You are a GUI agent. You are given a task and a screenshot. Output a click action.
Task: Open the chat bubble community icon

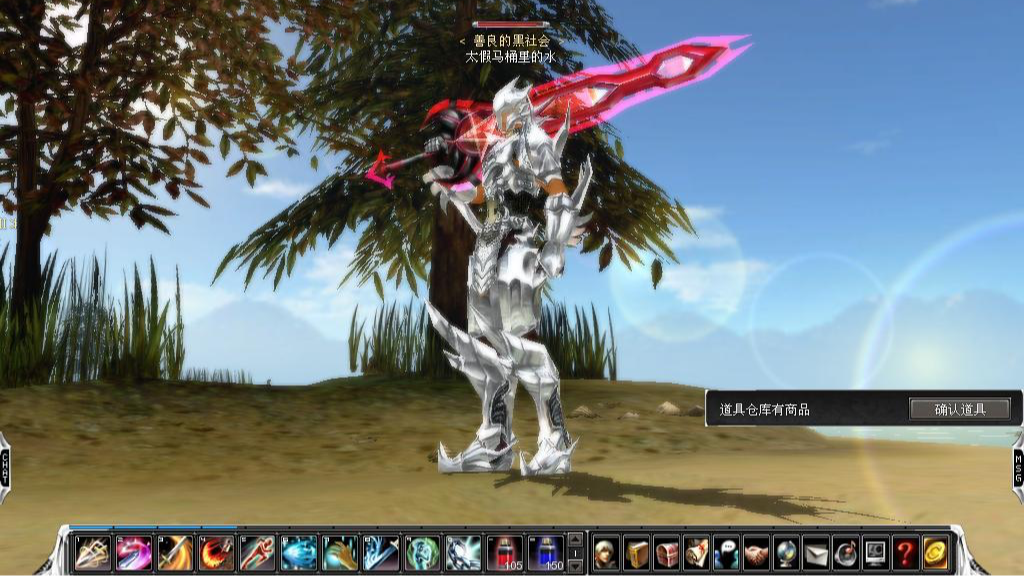click(726, 552)
